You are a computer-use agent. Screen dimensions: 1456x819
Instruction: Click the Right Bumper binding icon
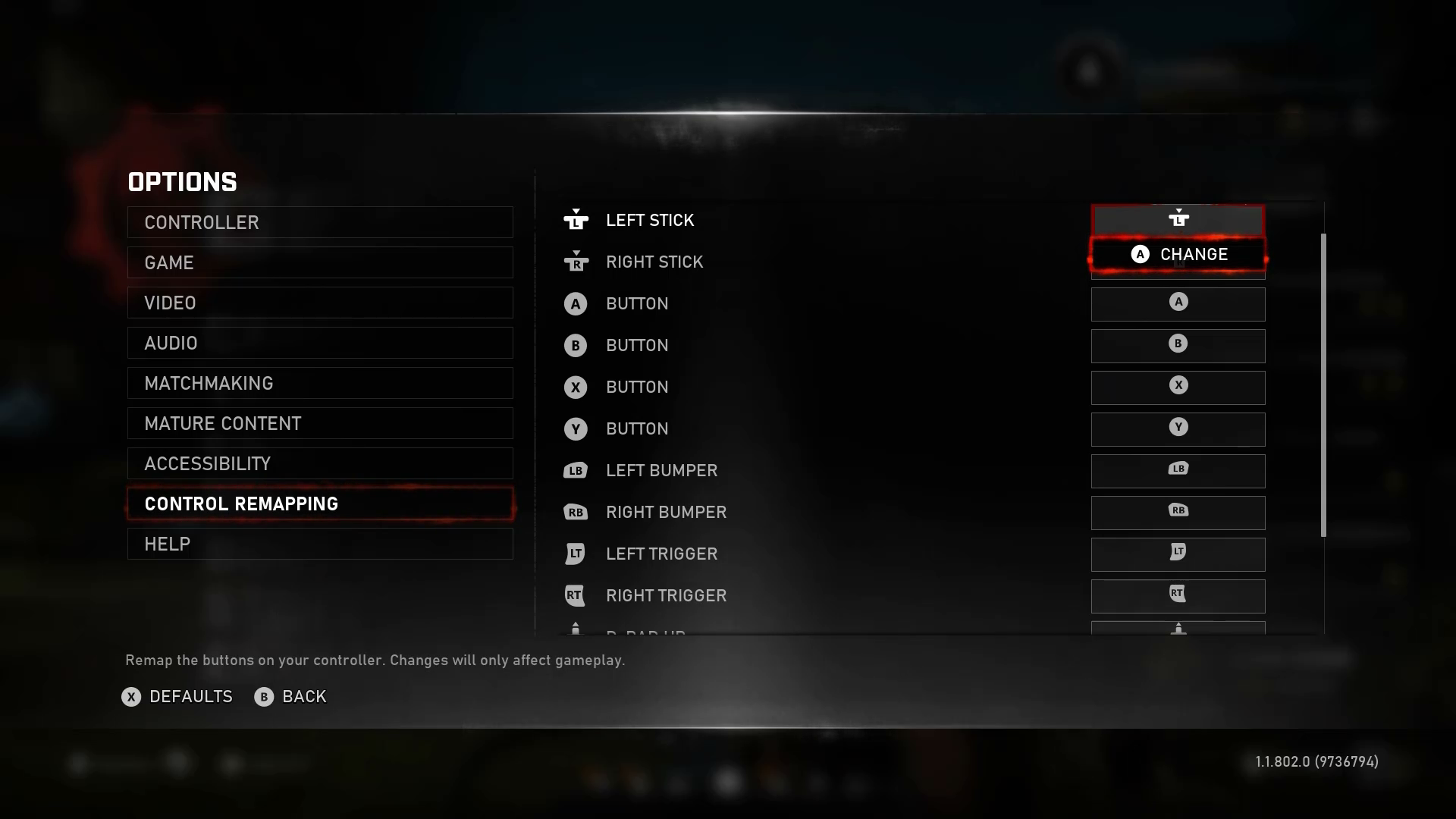[x=1178, y=513]
